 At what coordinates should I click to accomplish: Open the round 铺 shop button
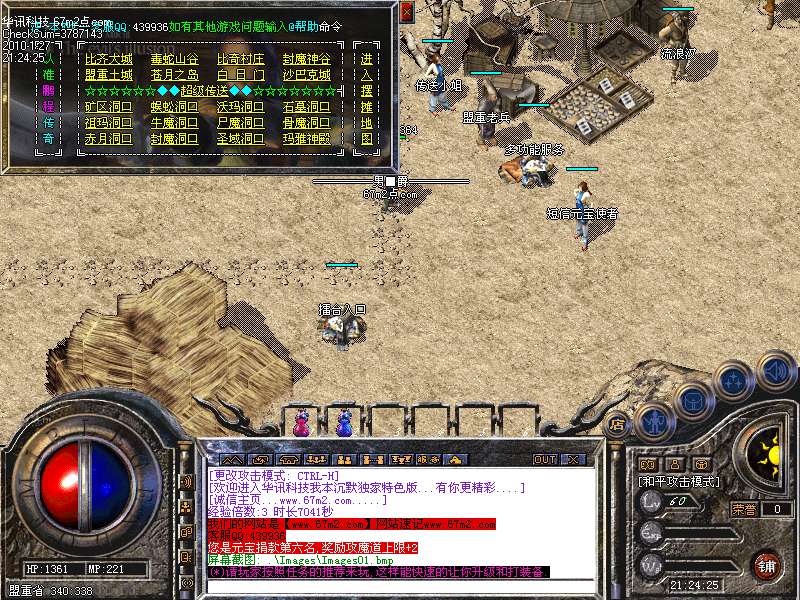(x=767, y=565)
